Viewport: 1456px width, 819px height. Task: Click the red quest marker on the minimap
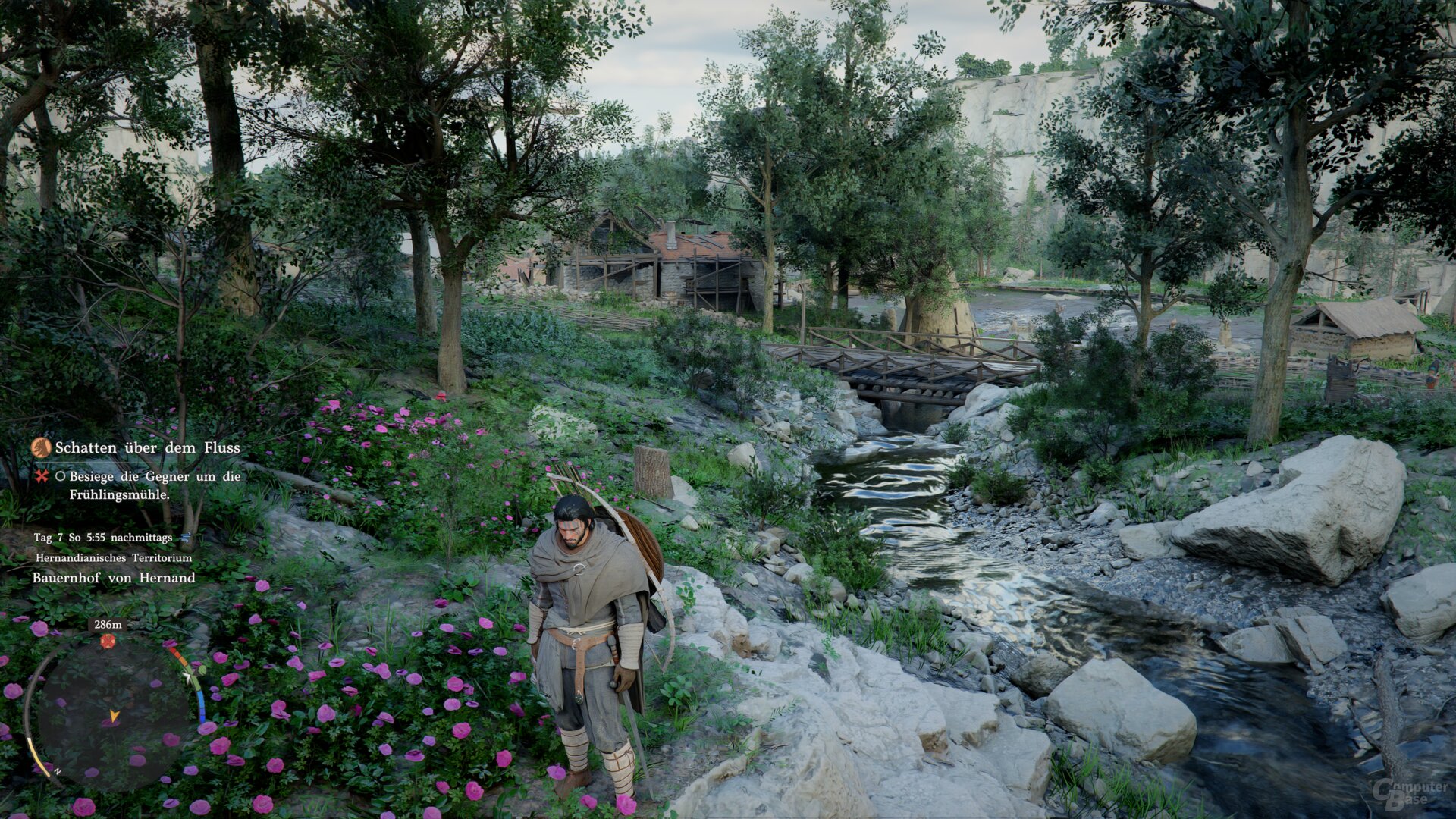pos(108,642)
